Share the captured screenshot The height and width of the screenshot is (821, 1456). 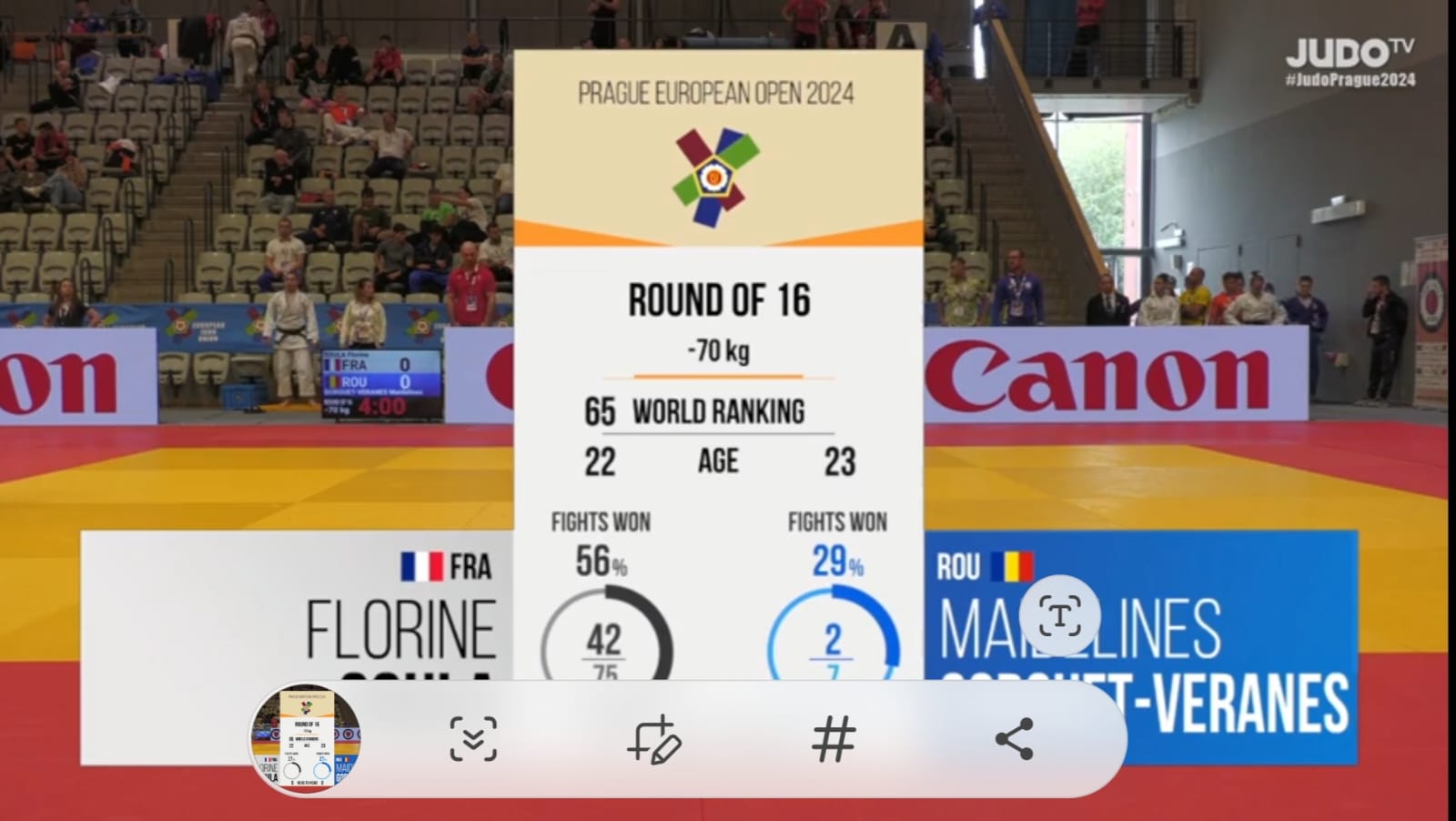click(x=1014, y=738)
